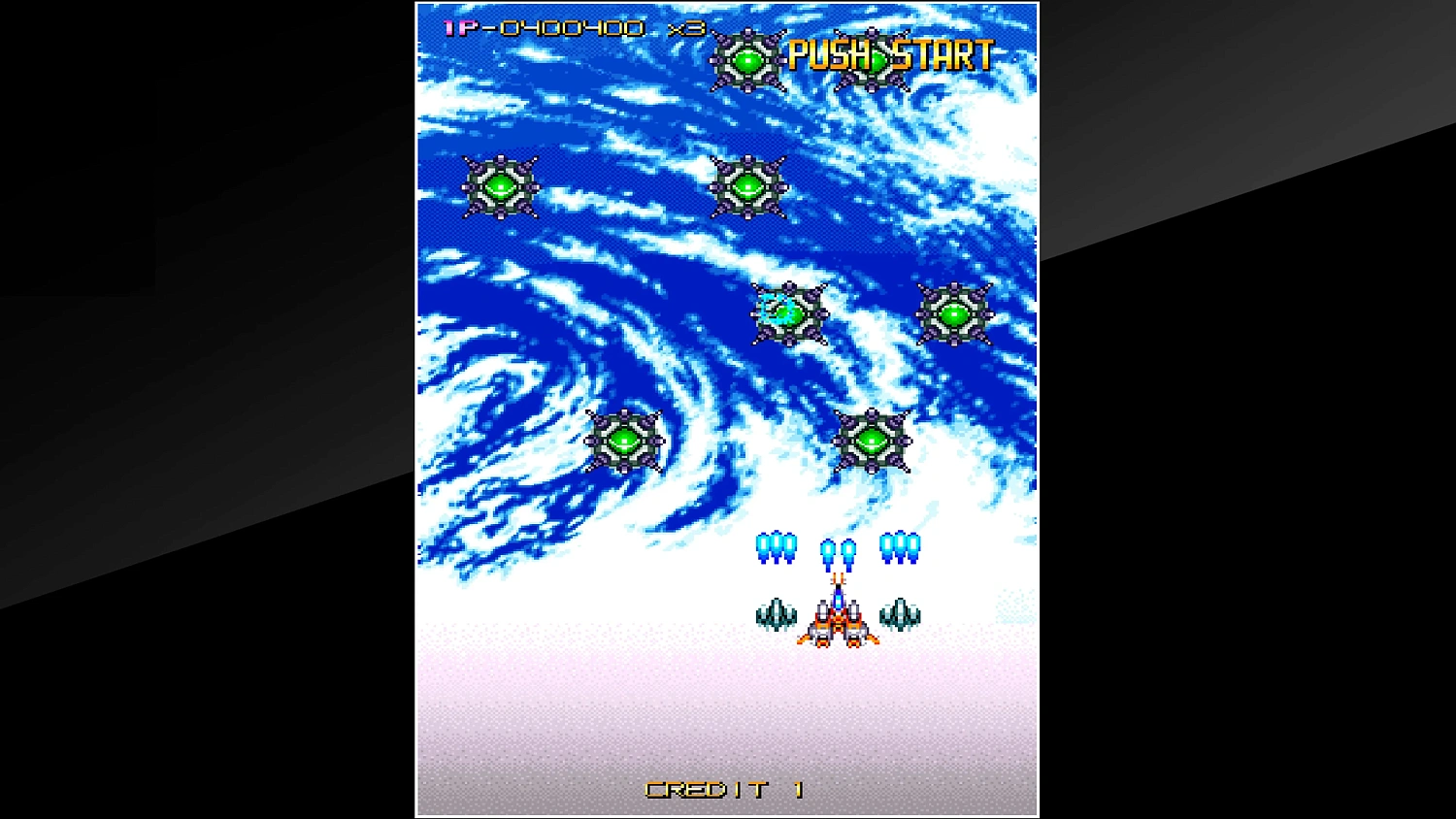Click the PUSH START flashing text
The width and height of the screenshot is (1456, 819).
pos(889,55)
